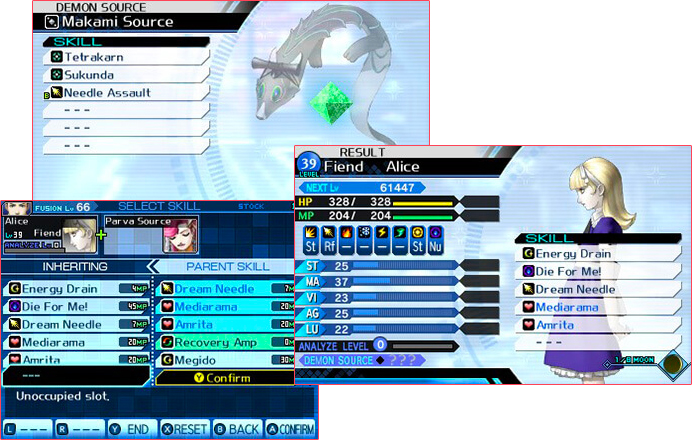Select the empty slot under Inheriting Amrita
692x440 pixels.
75,377
